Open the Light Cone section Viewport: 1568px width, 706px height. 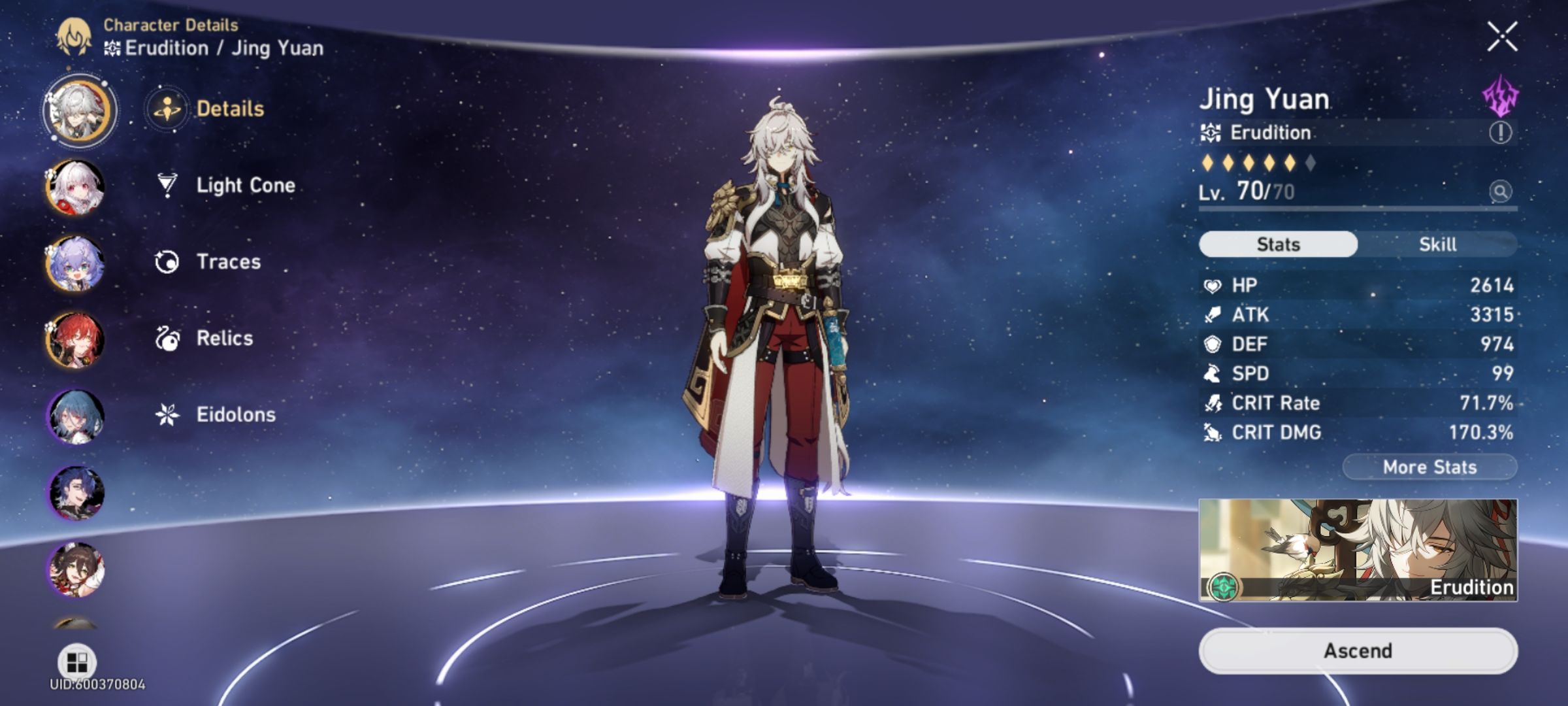point(245,185)
